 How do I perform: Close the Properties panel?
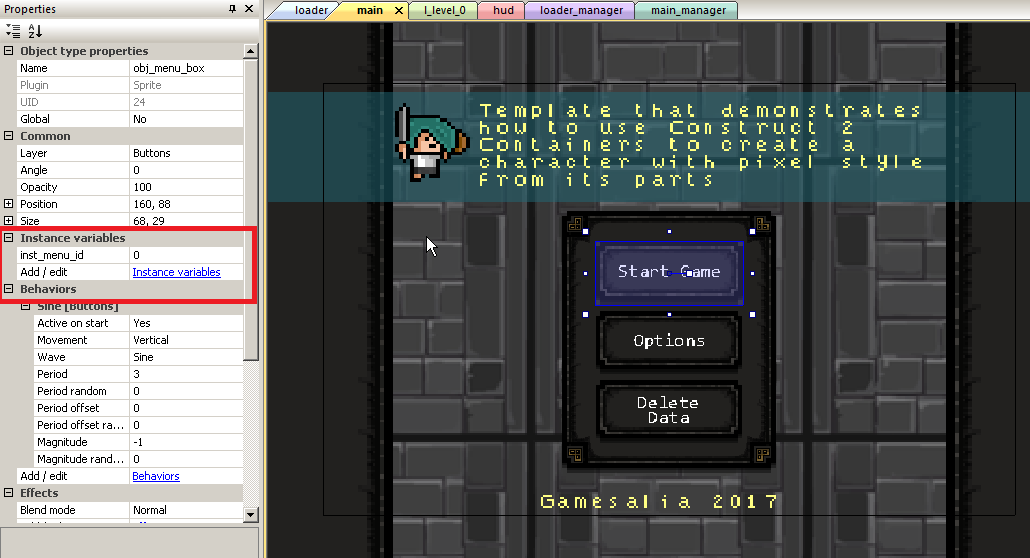coord(250,9)
